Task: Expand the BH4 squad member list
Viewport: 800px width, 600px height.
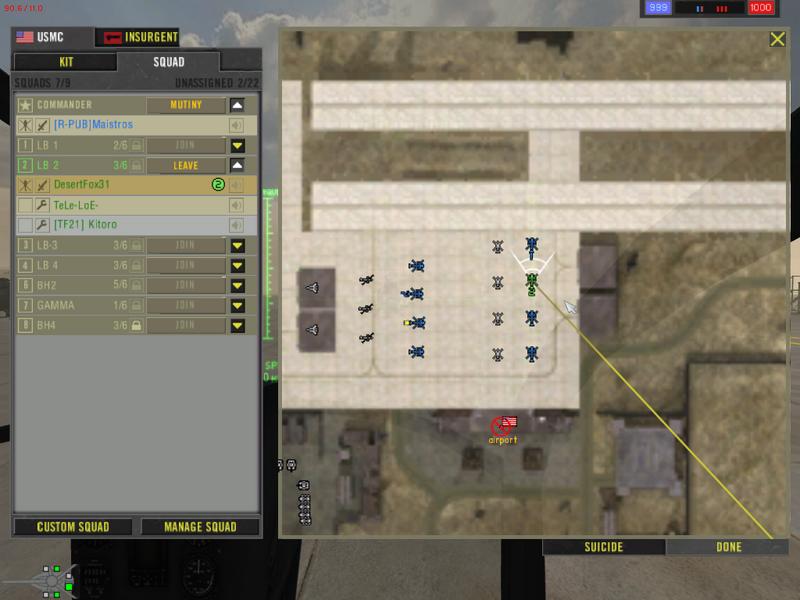Action: [238, 325]
